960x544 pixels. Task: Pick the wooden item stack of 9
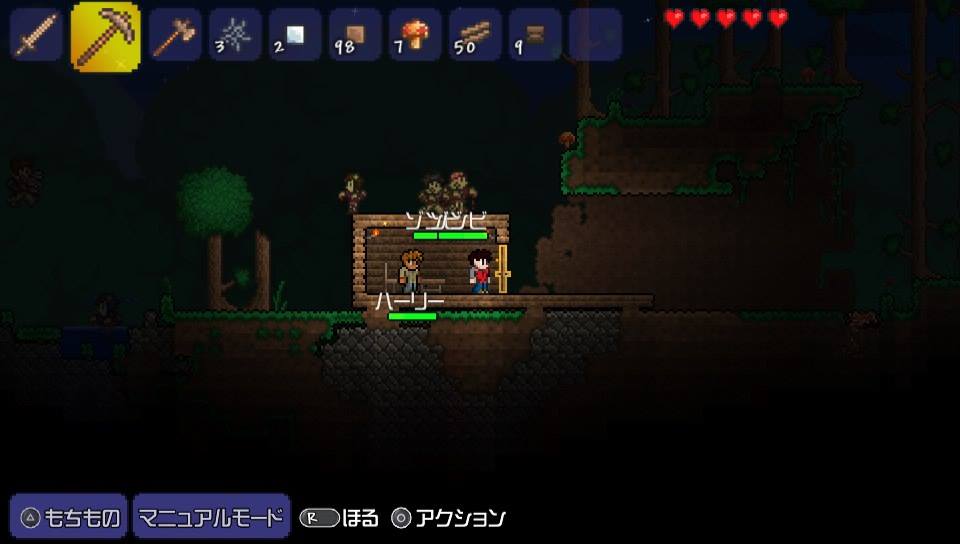tap(535, 35)
